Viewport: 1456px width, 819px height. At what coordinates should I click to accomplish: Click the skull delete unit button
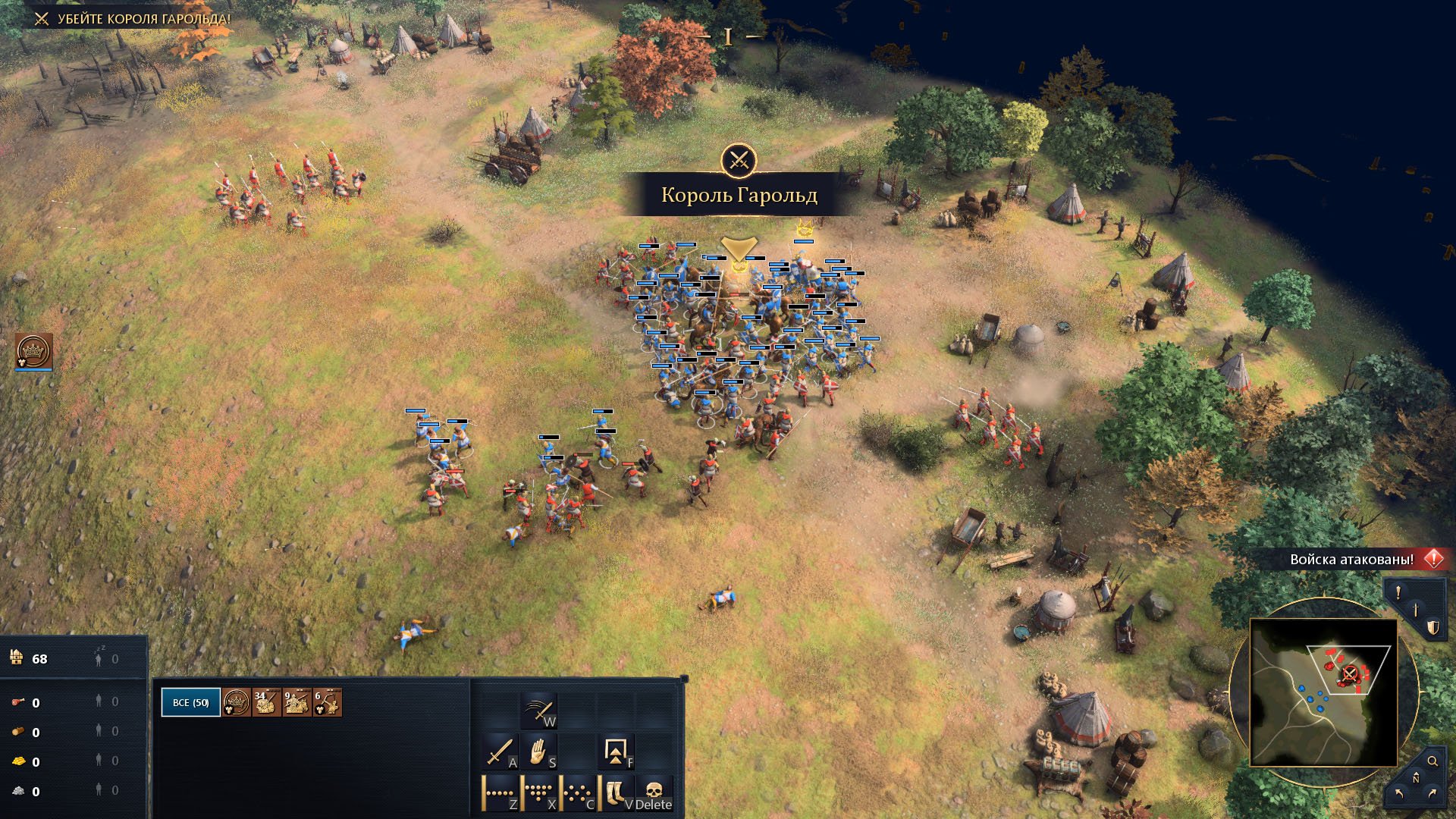654,793
